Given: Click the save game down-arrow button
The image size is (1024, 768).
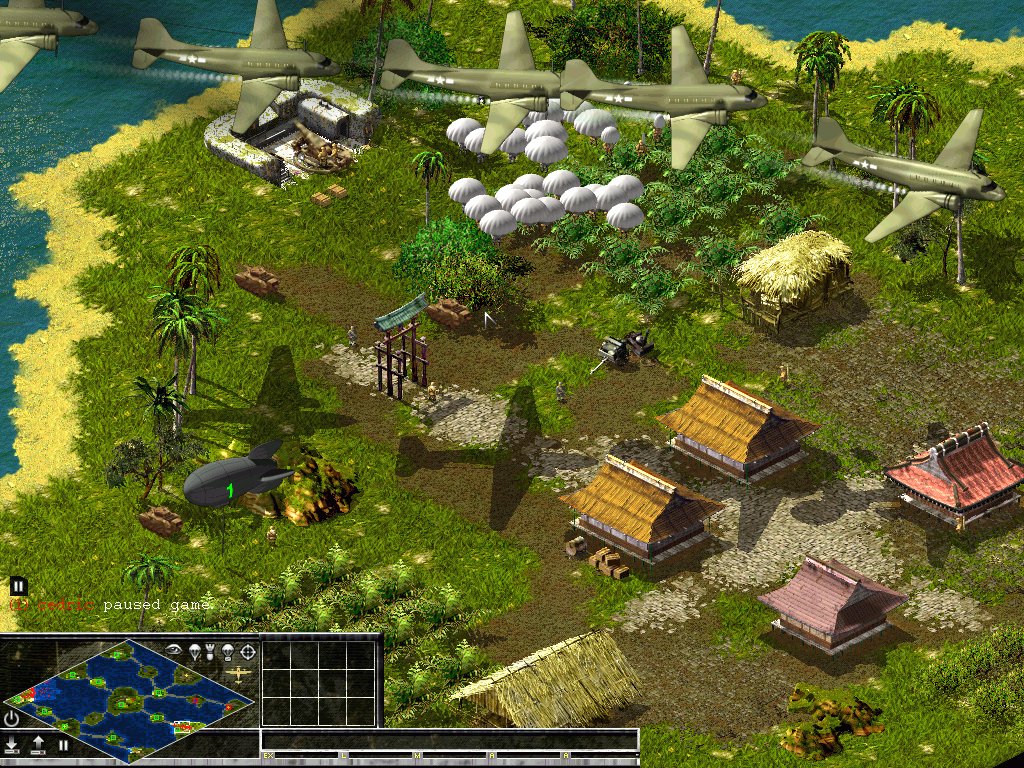Looking at the screenshot, I should tap(12, 745).
